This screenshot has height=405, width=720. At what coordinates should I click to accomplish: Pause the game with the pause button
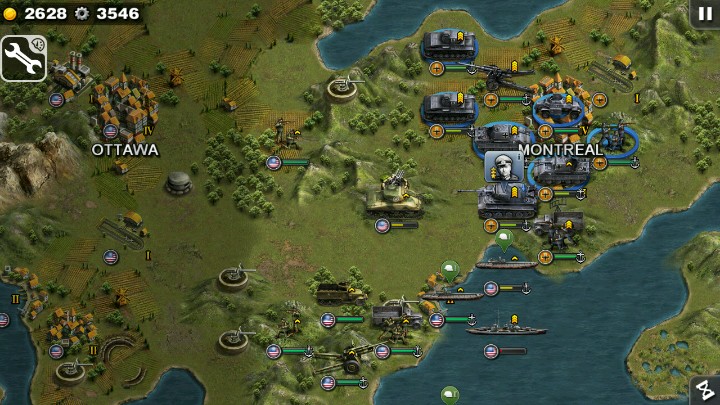[704, 14]
